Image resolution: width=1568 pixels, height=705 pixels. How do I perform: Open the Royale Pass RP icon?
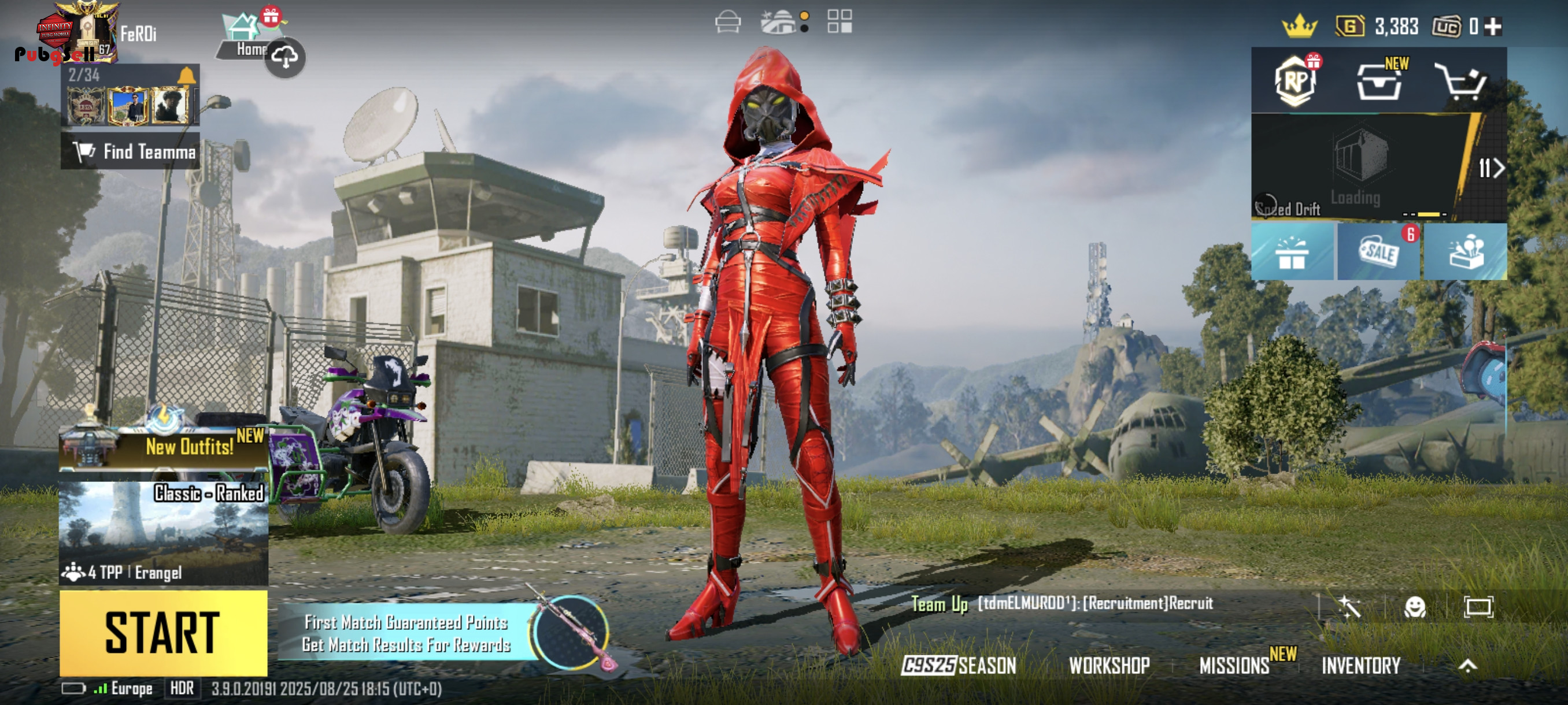[x=1294, y=81]
